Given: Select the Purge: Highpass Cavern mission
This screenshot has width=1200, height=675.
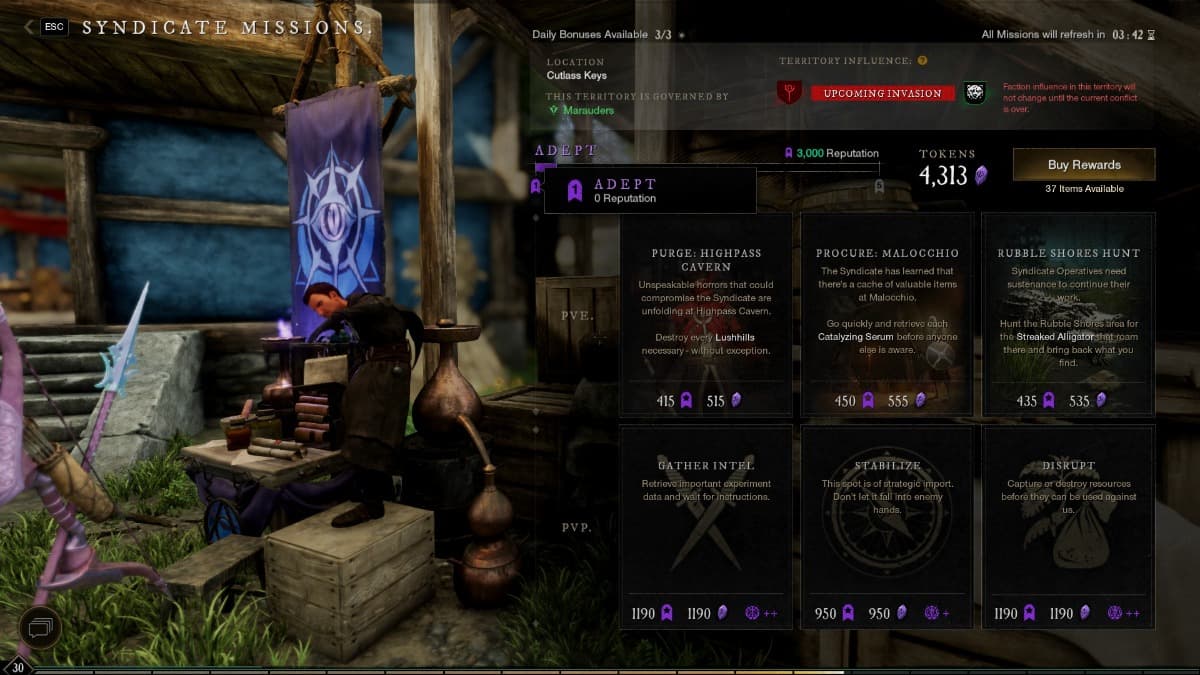Looking at the screenshot, I should 706,314.
